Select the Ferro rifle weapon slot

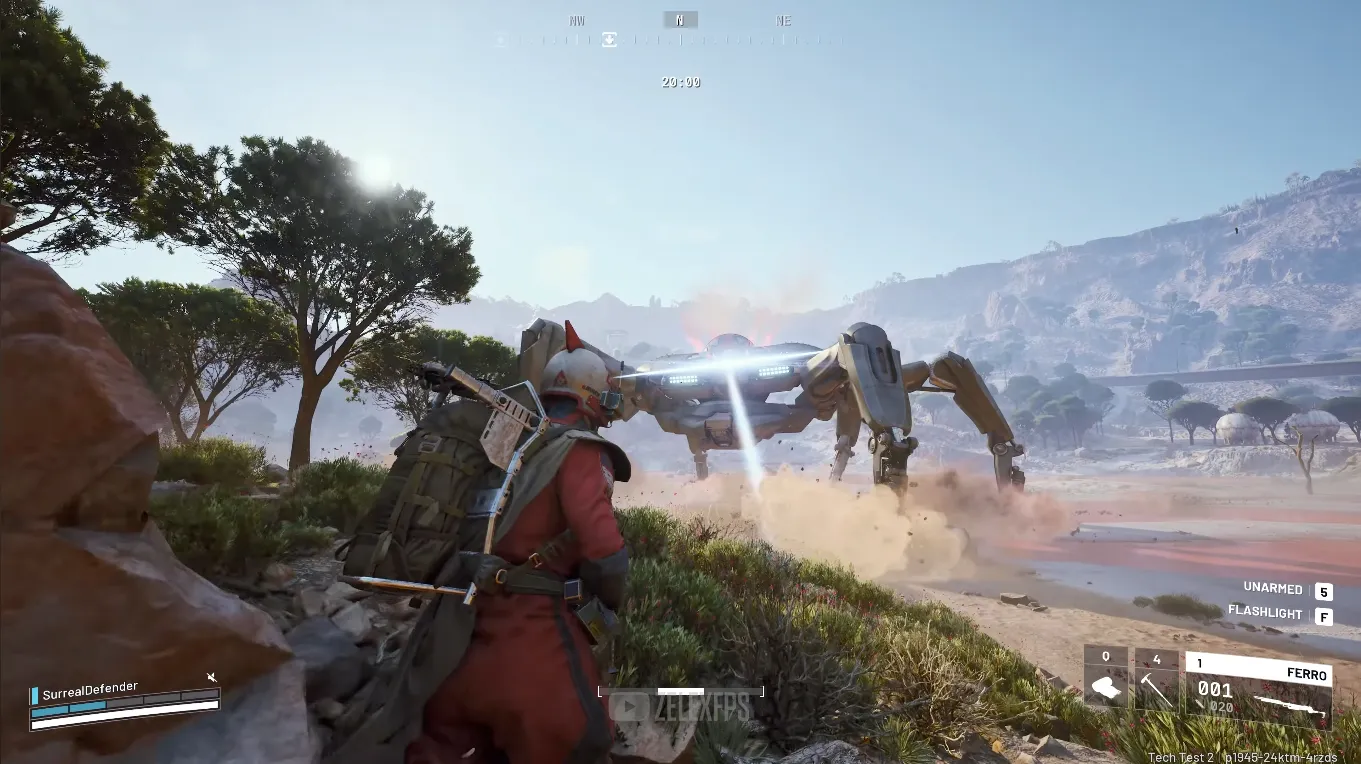[1258, 690]
